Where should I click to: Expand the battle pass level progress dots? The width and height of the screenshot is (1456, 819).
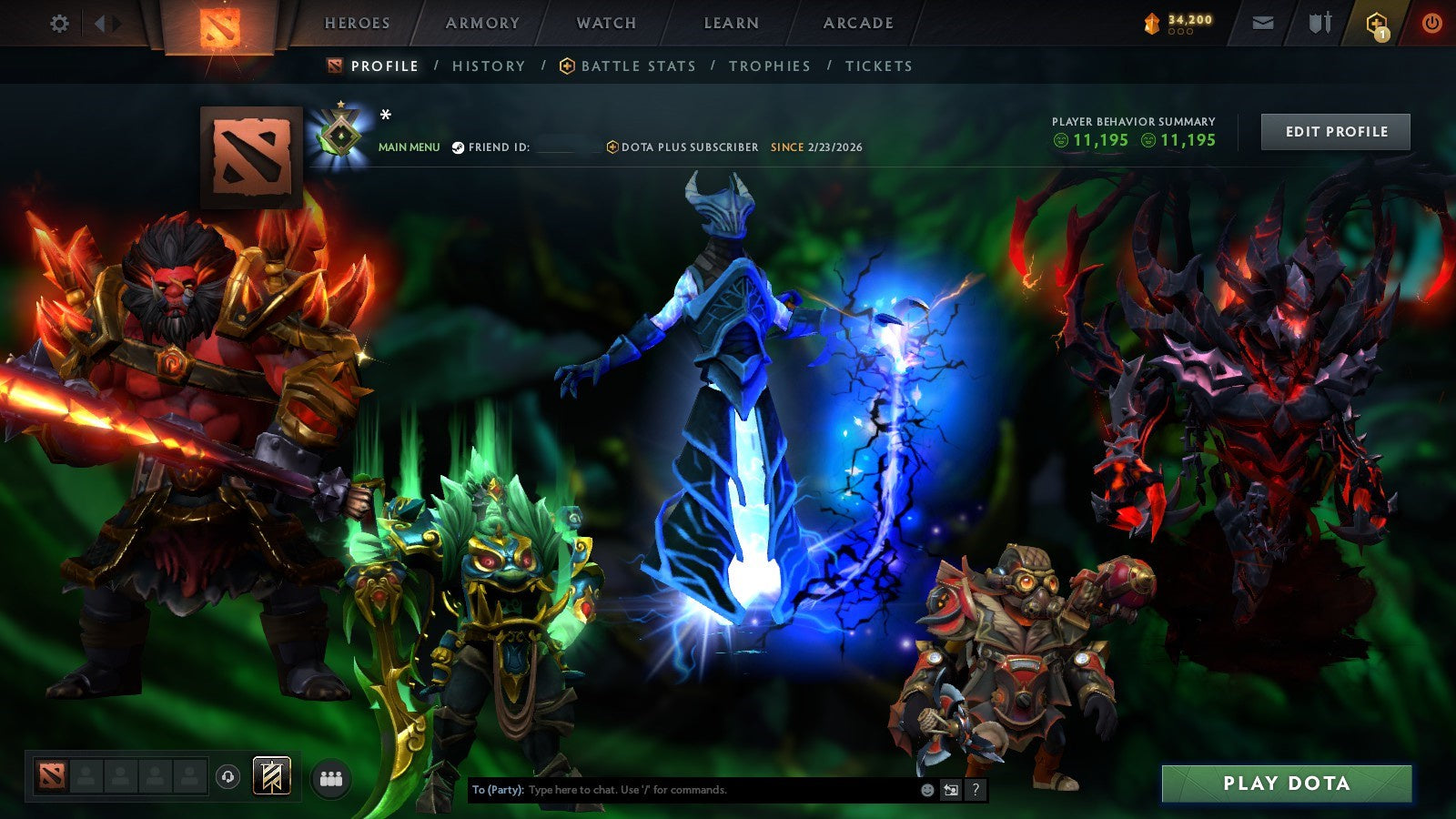point(1181,33)
